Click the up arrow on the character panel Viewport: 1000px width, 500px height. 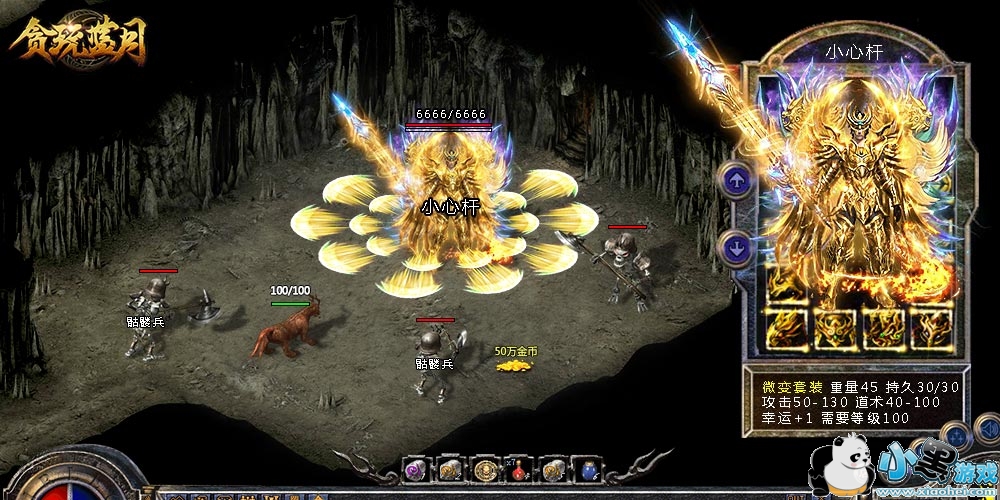pyautogui.click(x=736, y=182)
